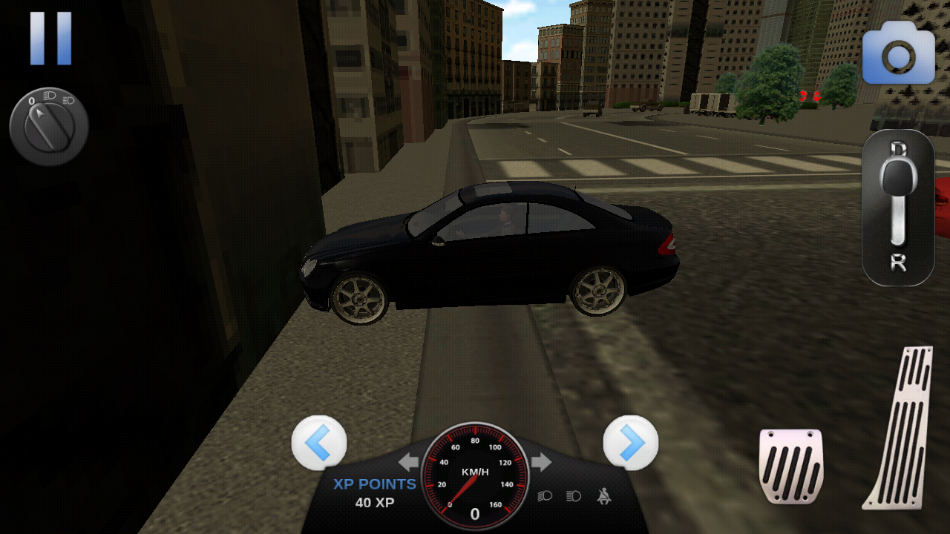Screen dimensions: 950x534
Task: Activate the grey right turn signal arrow
Action: 541,463
